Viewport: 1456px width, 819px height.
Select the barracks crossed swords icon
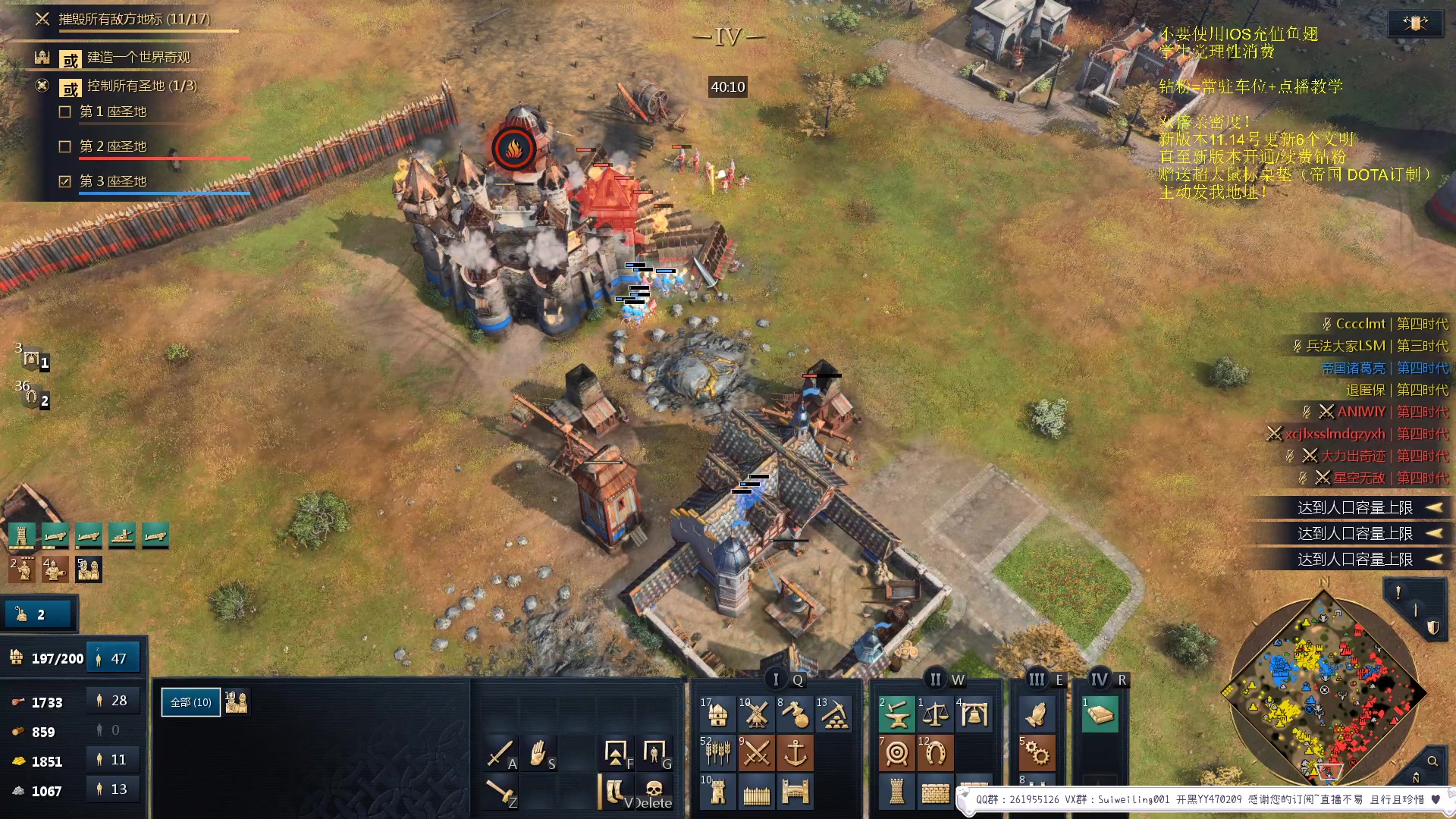click(756, 753)
